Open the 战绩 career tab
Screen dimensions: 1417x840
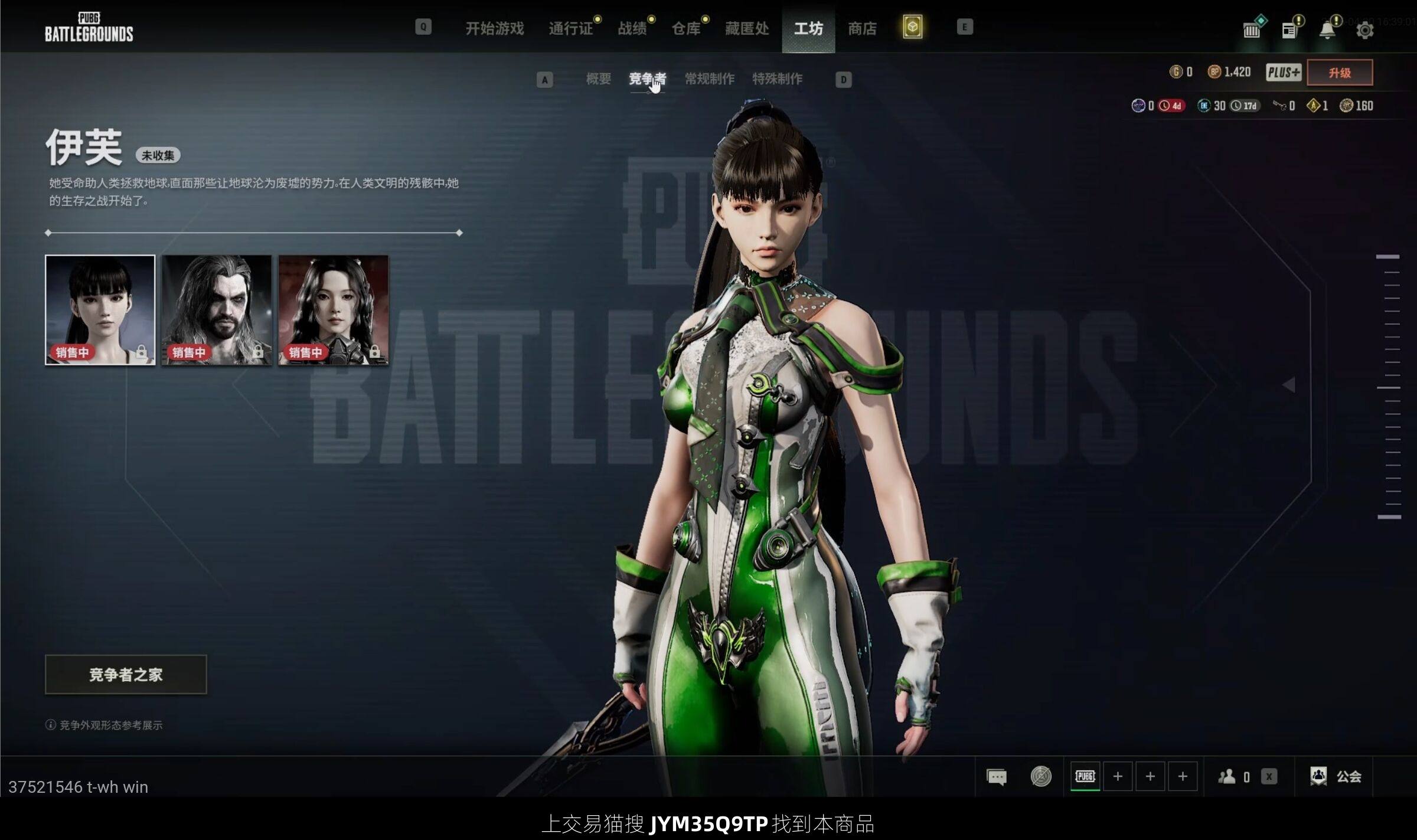click(x=632, y=28)
